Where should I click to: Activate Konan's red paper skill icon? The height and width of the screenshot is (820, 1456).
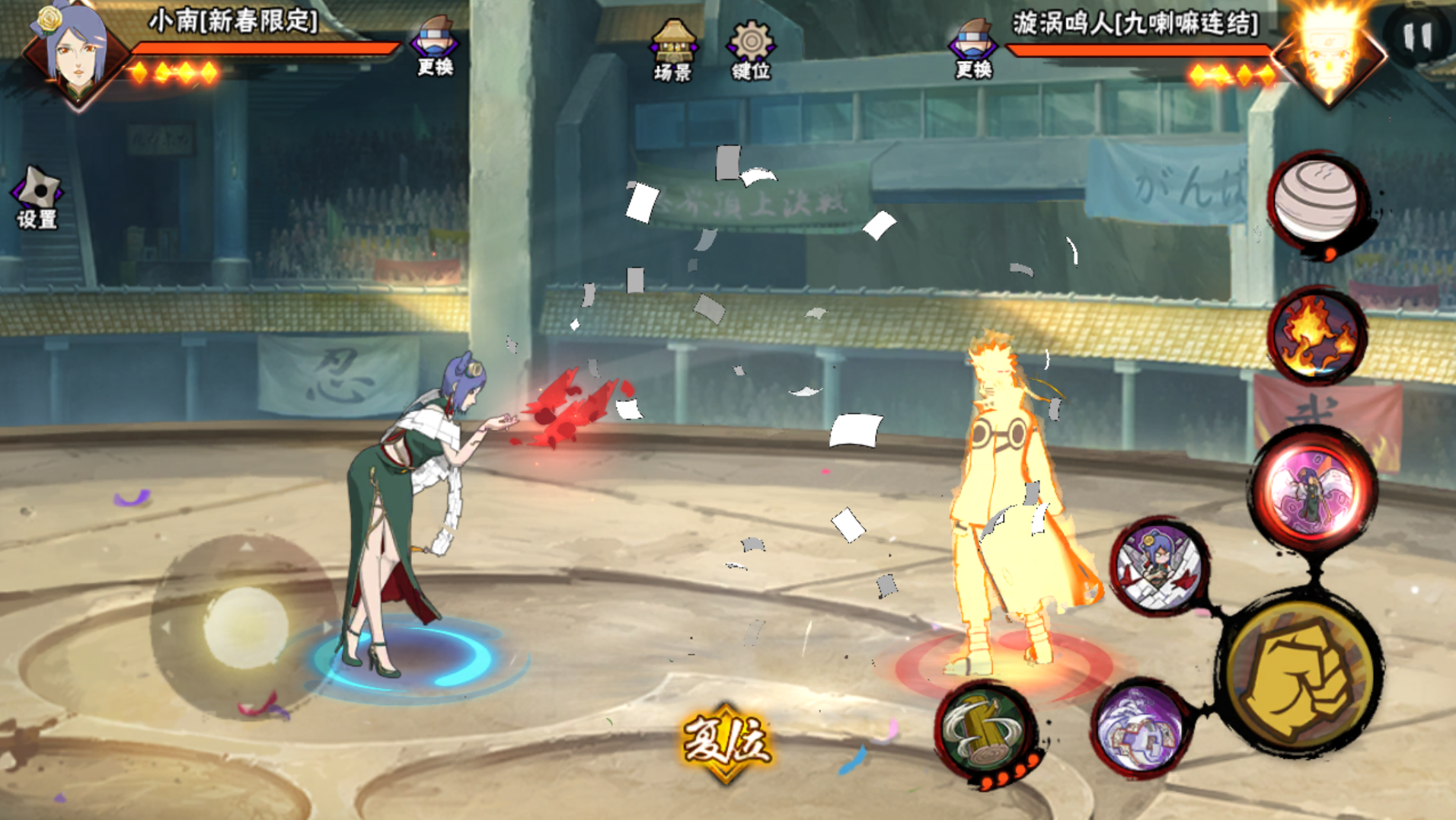coord(1159,567)
